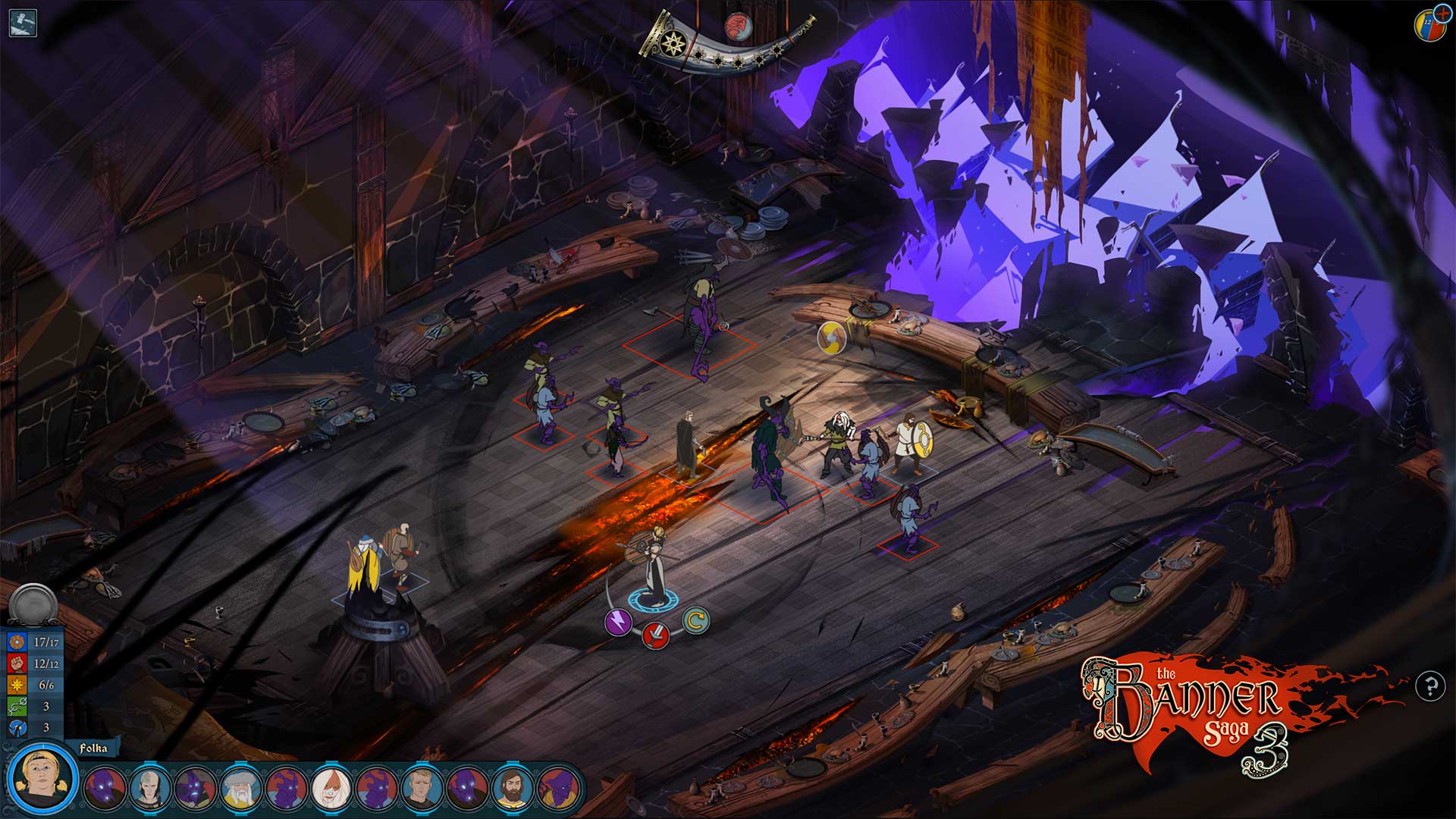Select the blond young man turn portrait

tap(422, 789)
